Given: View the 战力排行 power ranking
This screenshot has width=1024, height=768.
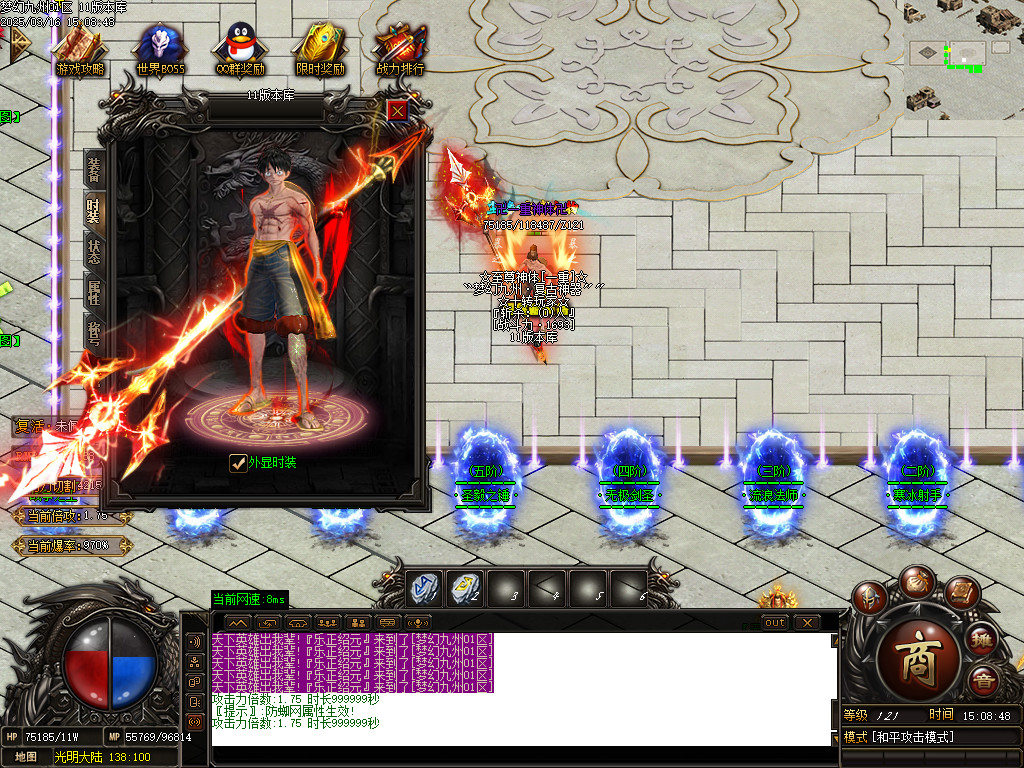Looking at the screenshot, I should click(x=400, y=51).
